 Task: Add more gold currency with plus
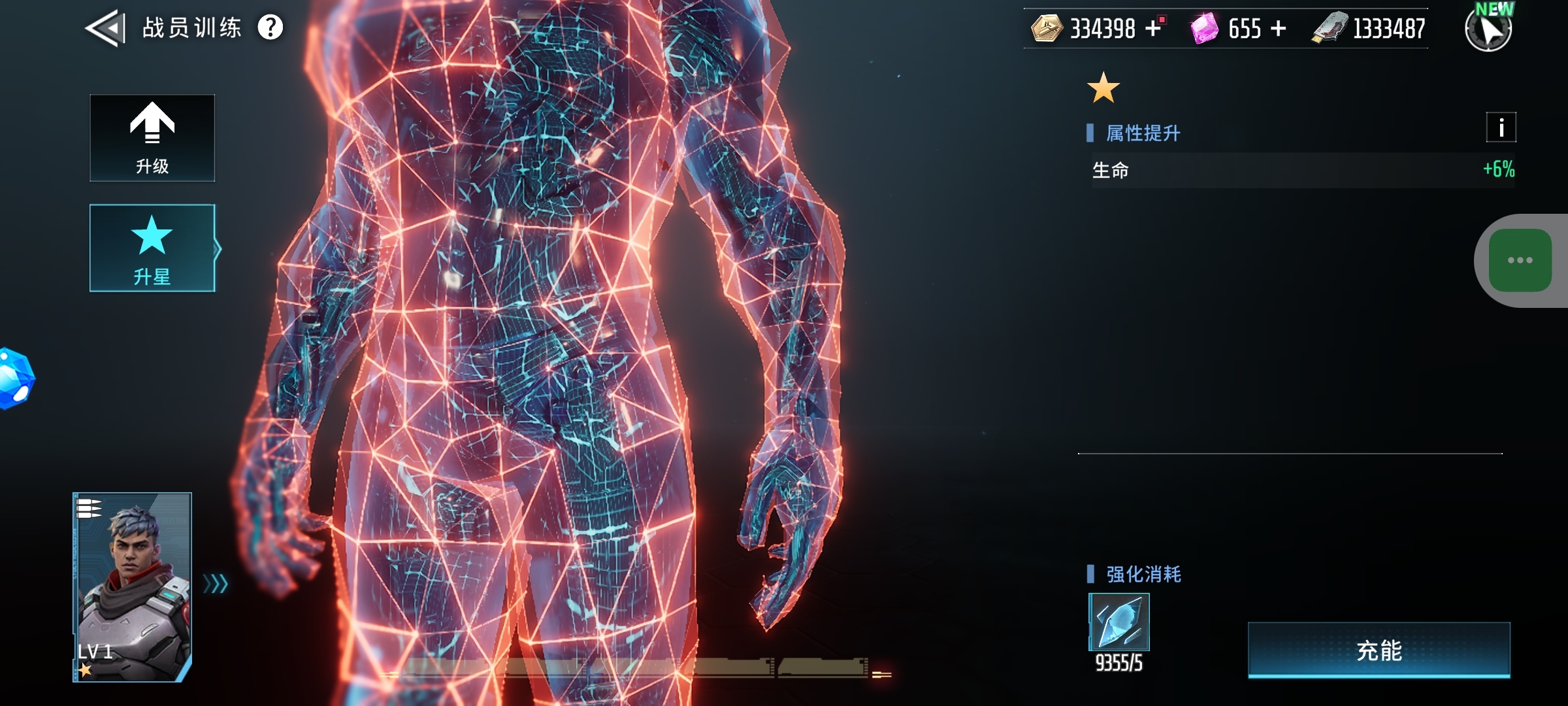pyautogui.click(x=1153, y=28)
